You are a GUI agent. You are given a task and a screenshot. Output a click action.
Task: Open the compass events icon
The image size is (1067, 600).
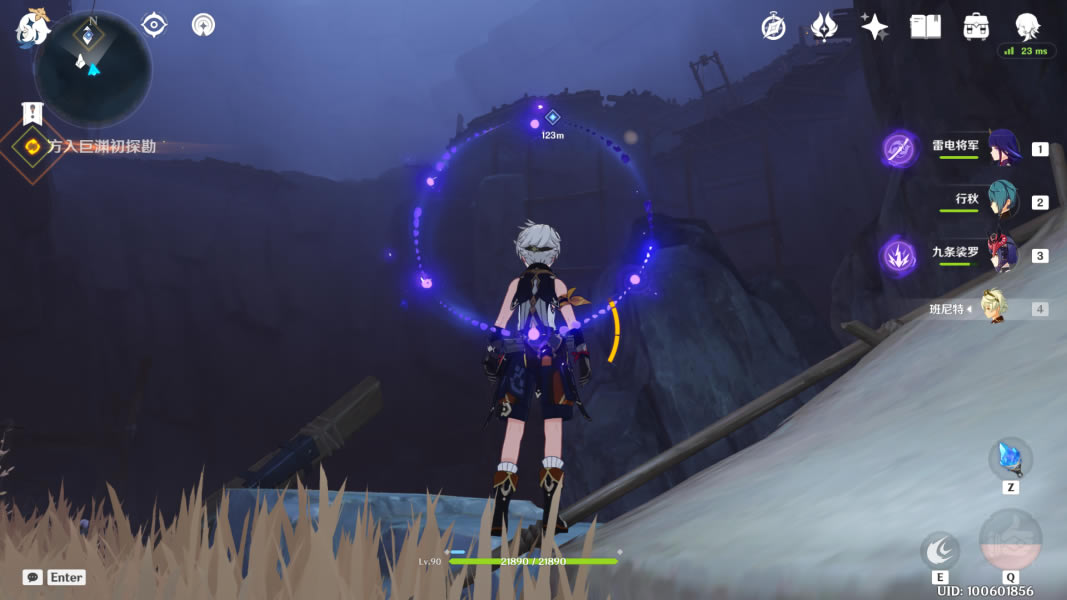click(x=773, y=27)
